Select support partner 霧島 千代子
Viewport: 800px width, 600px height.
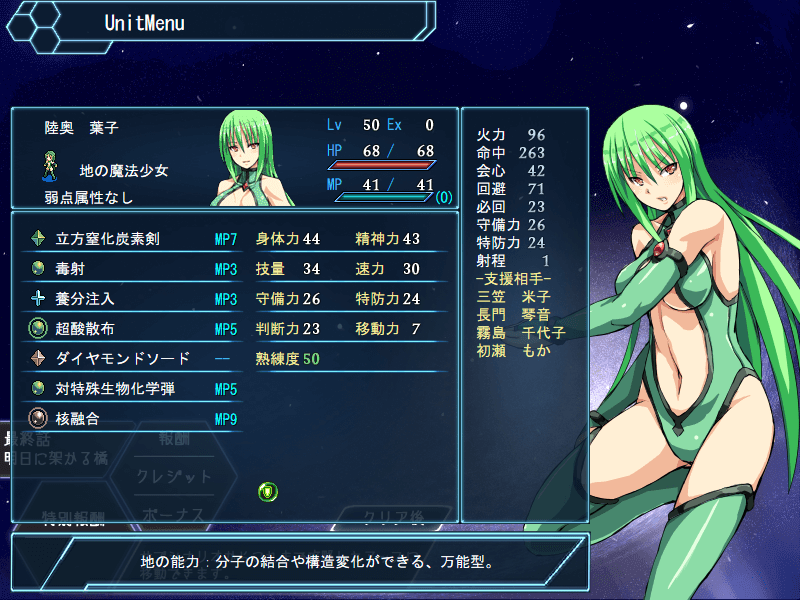(521, 332)
